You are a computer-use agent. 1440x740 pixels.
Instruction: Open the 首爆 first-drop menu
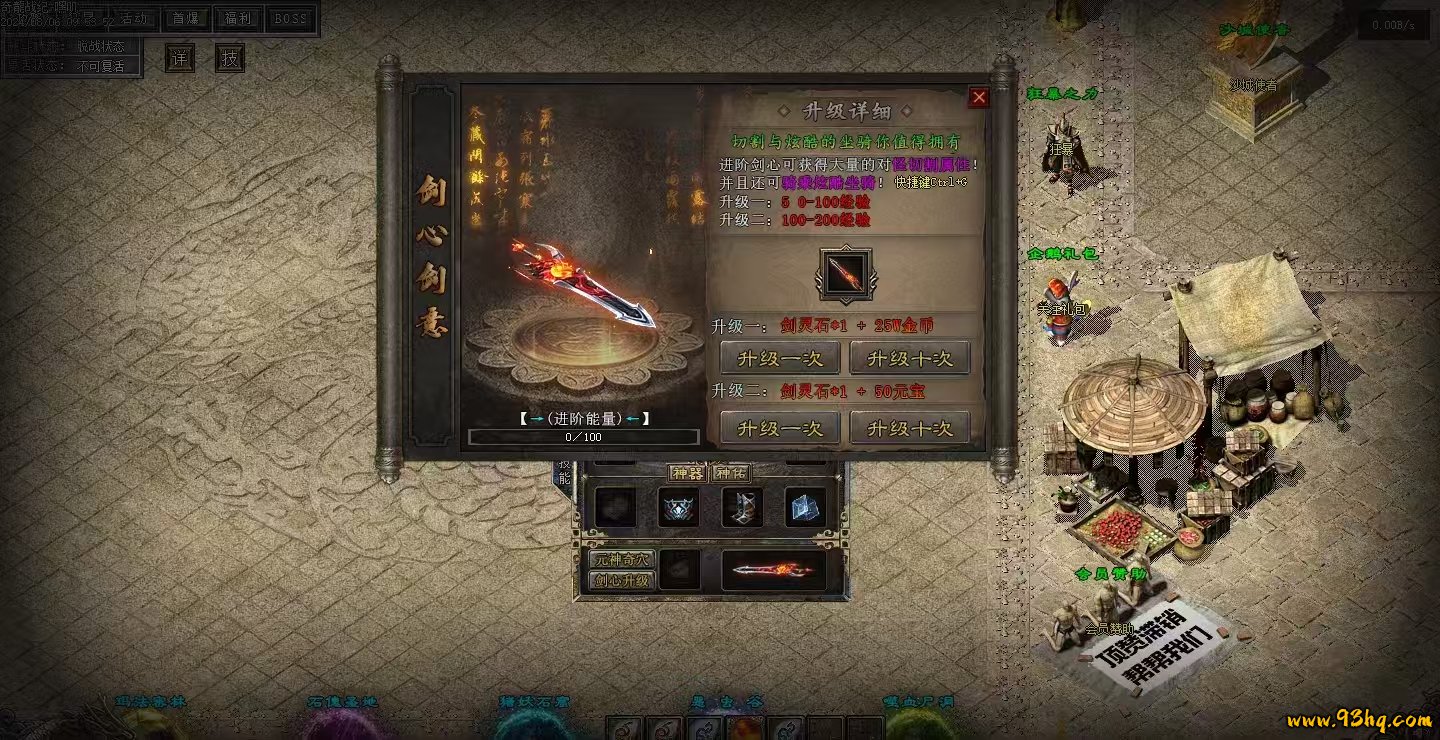tap(185, 19)
